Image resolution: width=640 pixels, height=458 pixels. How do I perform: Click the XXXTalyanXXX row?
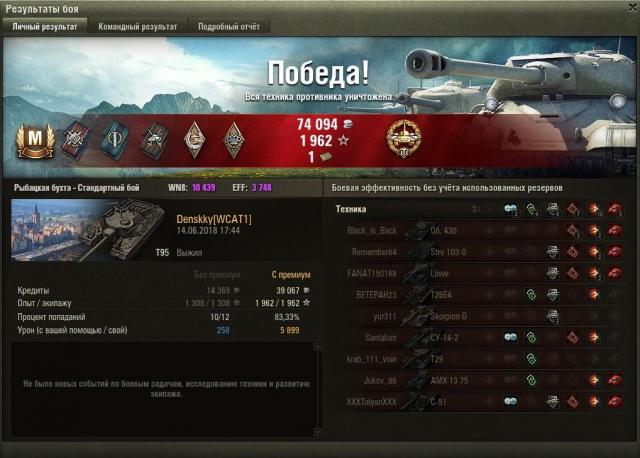480,401
